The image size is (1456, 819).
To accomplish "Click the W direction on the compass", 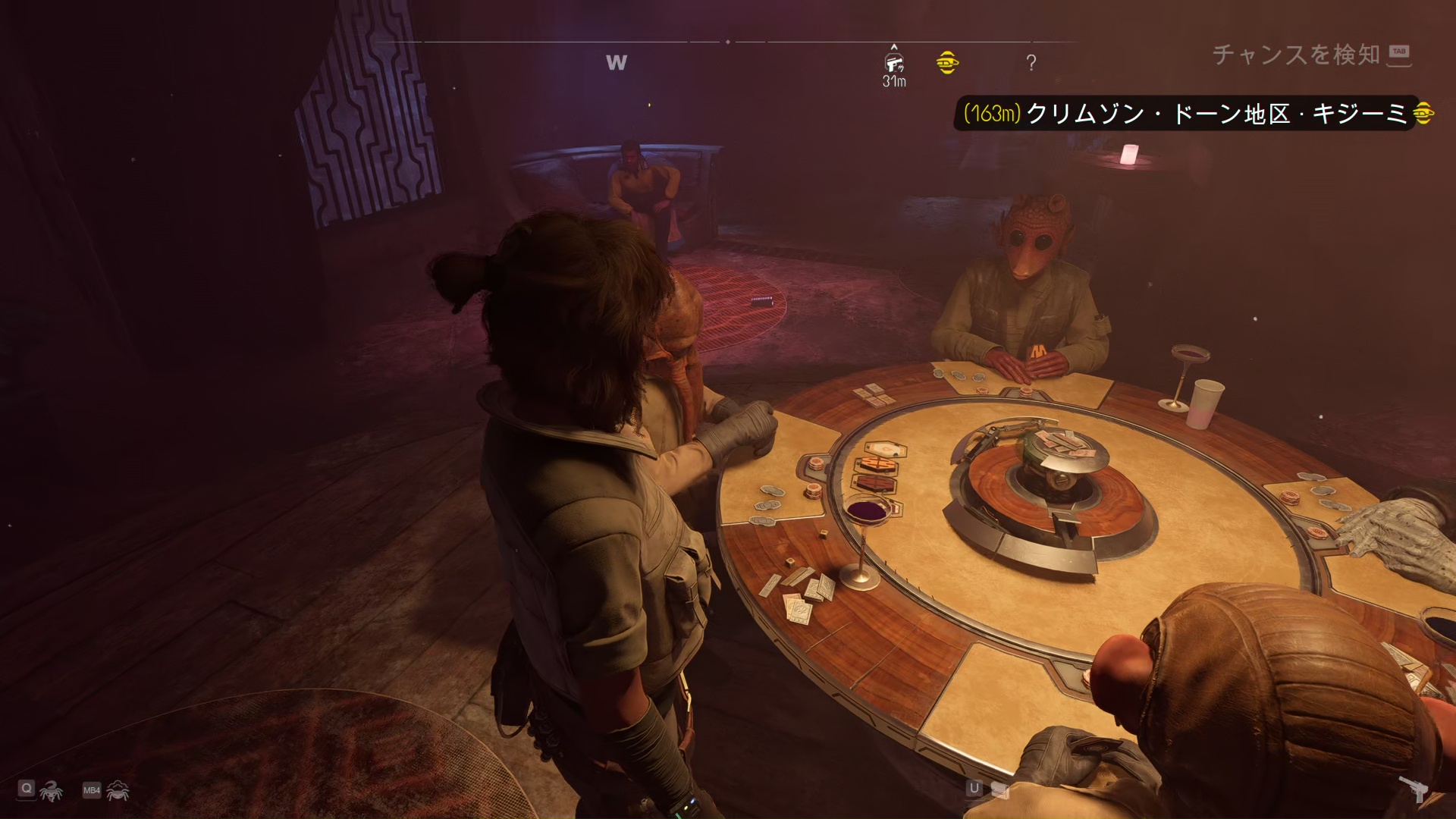I will point(617,63).
